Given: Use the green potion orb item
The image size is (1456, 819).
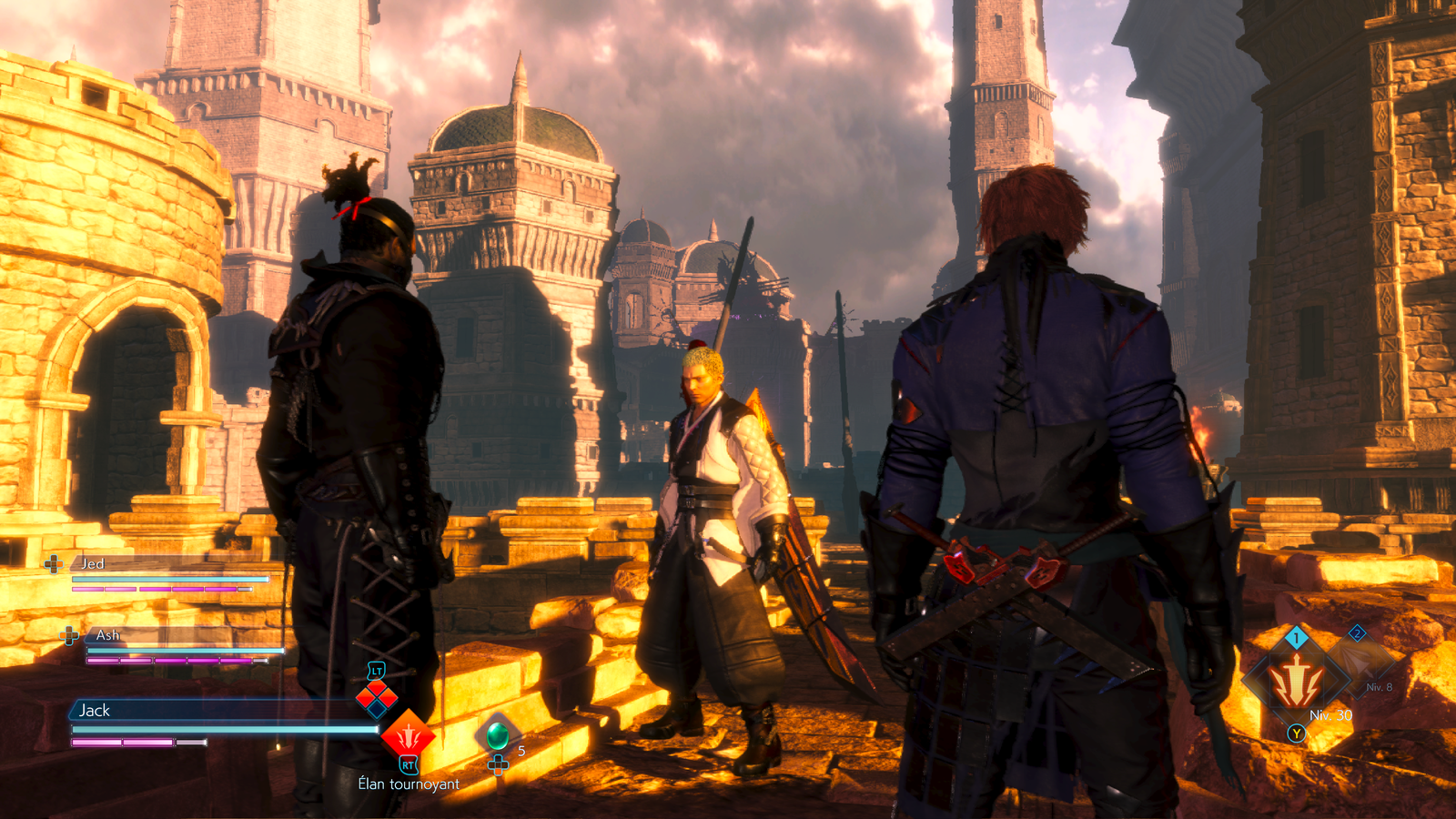Looking at the screenshot, I should point(498,733).
